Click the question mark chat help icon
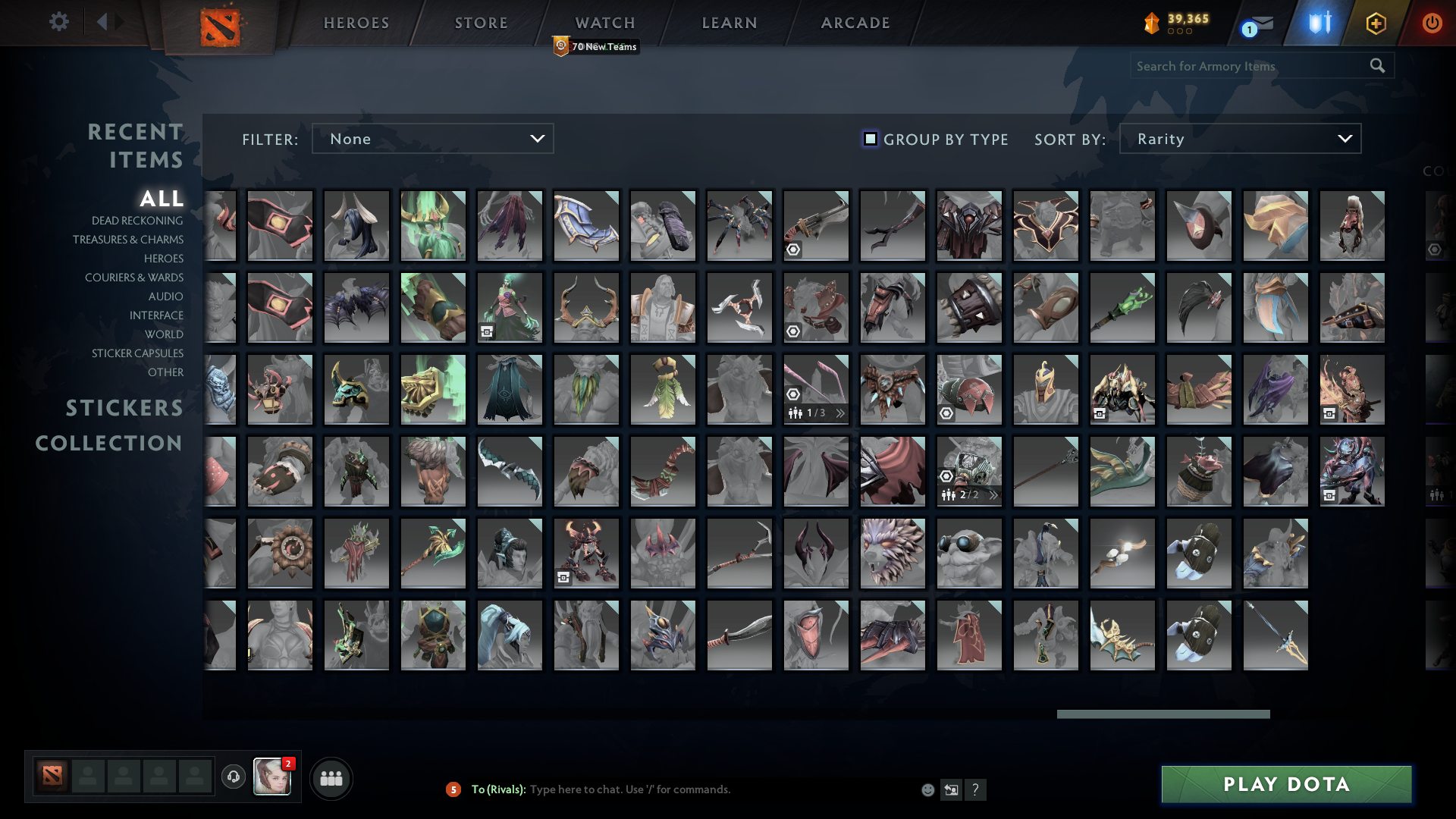Image resolution: width=1456 pixels, height=819 pixels. tap(976, 790)
